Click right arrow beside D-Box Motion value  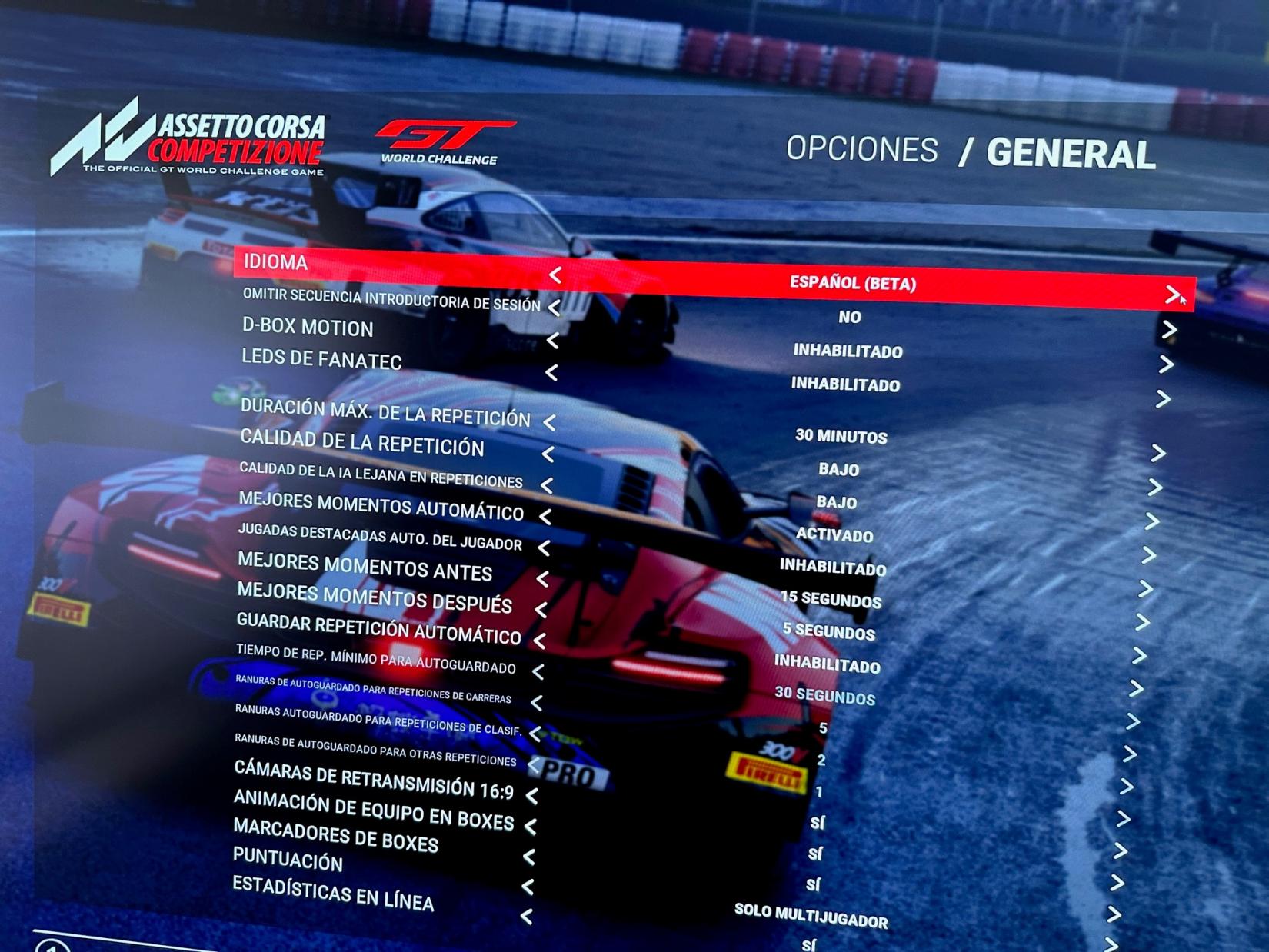click(x=1166, y=364)
